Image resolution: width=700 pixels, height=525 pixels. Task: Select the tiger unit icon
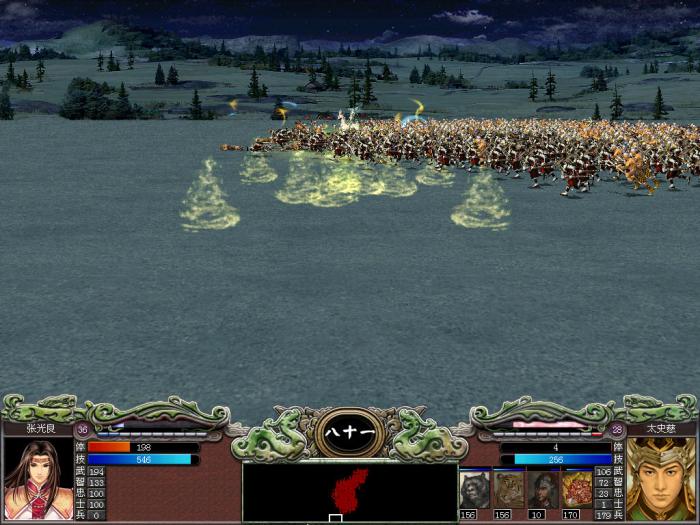click(x=508, y=489)
